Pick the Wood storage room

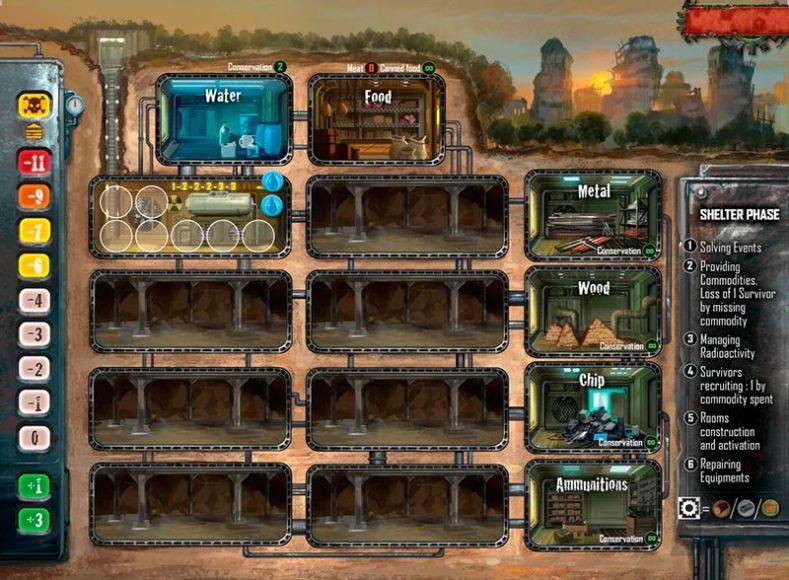[x=592, y=310]
